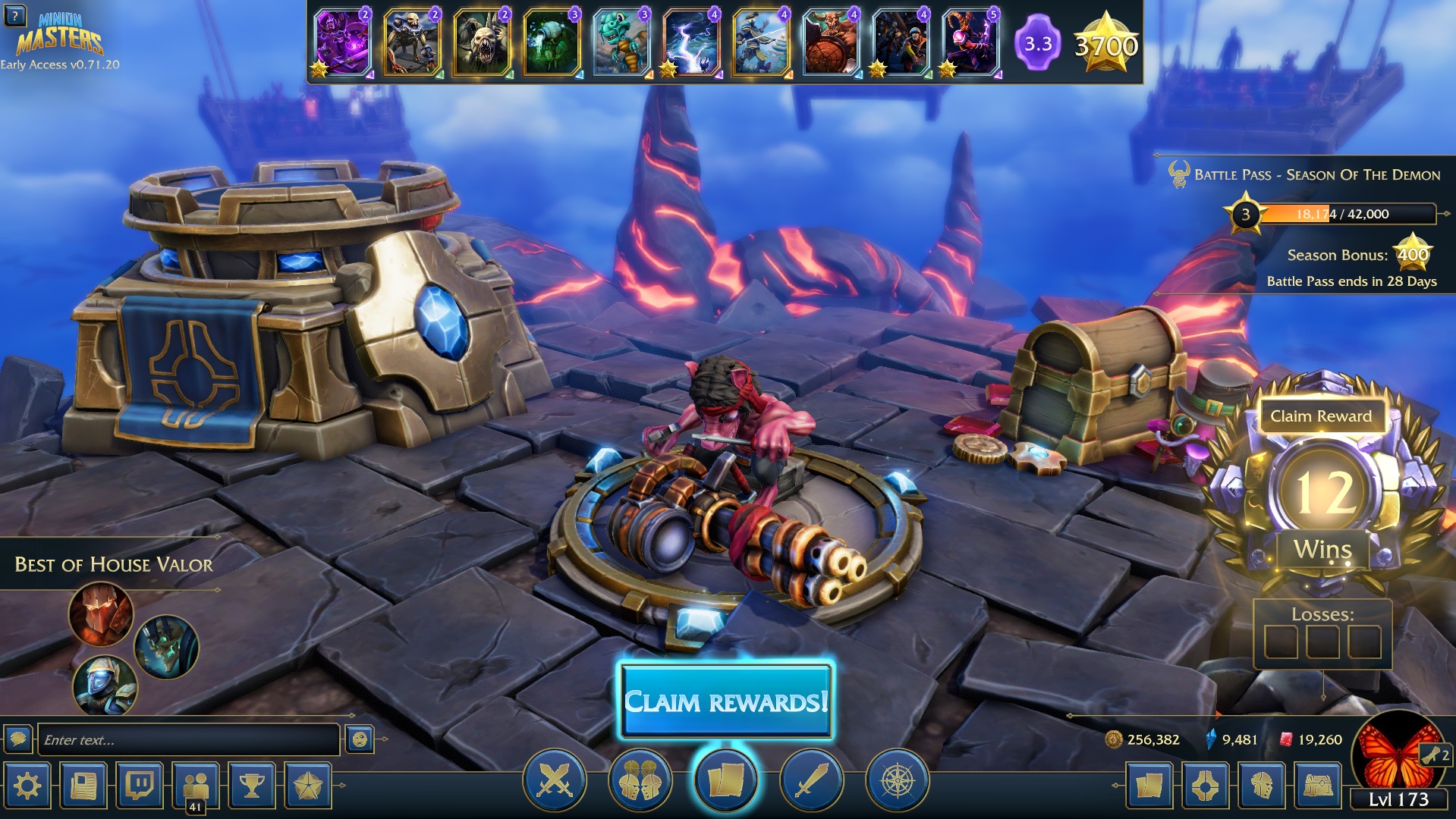1456x819 pixels.
Task: Open the treasure chest shop icon
Action: (x=1318, y=786)
